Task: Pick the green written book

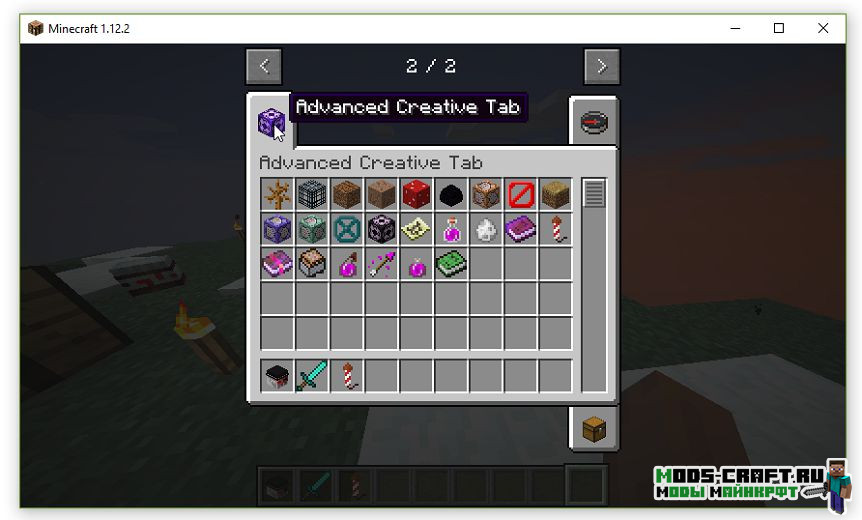Action: pyautogui.click(x=451, y=265)
